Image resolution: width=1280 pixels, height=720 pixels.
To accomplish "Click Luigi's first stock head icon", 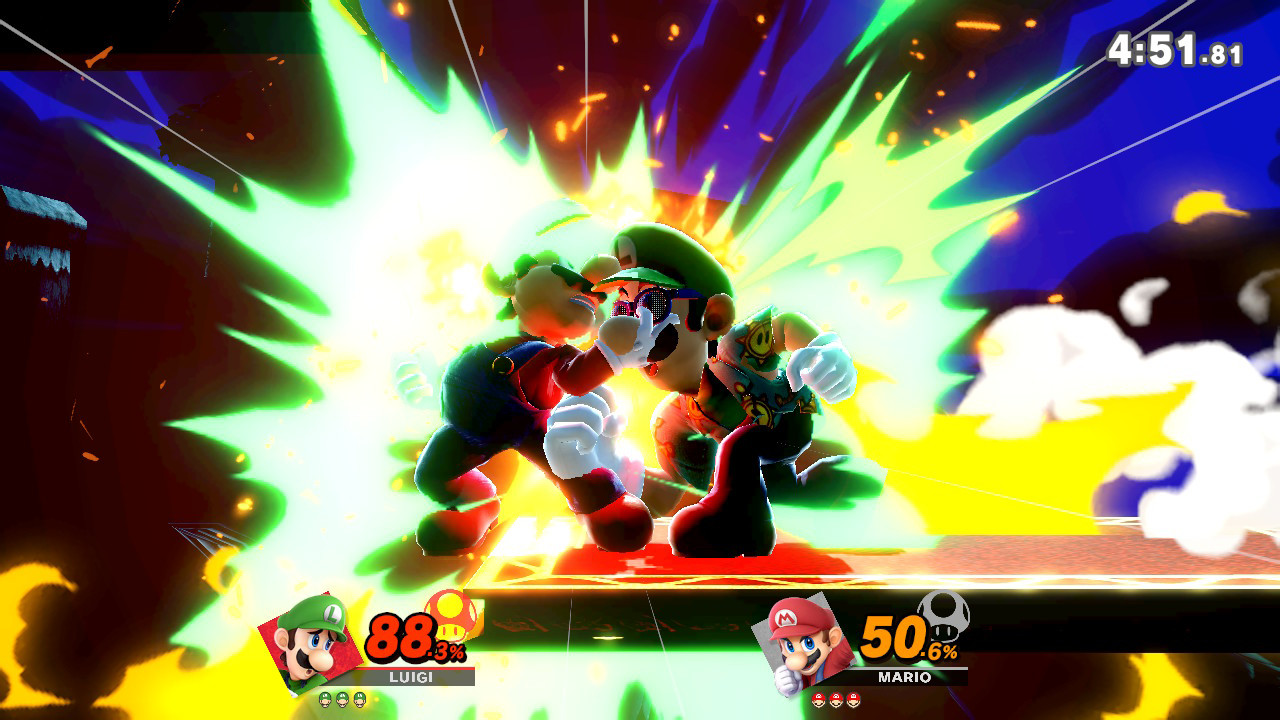I will point(325,700).
